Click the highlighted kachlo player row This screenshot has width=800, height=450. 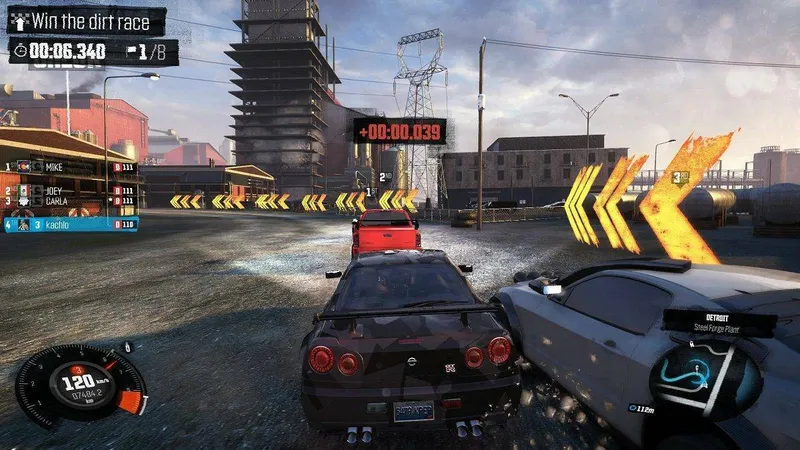[70, 225]
